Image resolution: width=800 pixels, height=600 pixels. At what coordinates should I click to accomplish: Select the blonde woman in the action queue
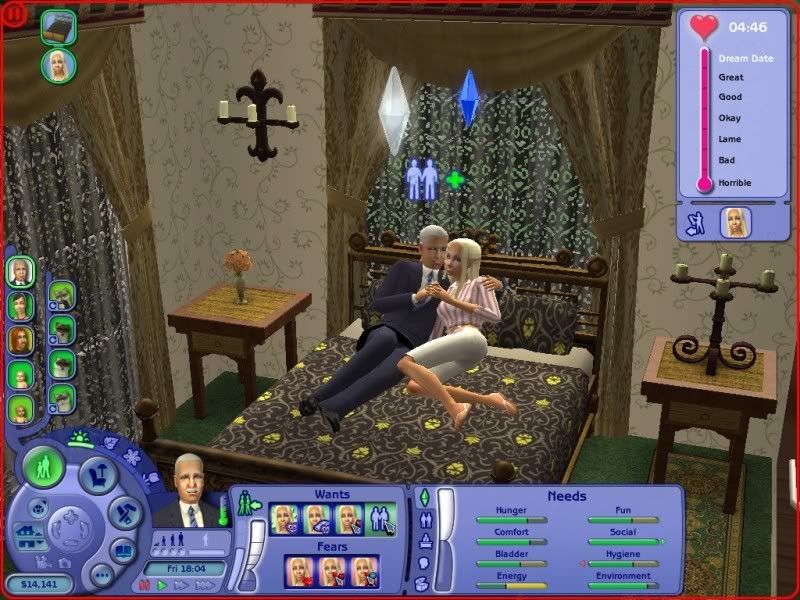(x=59, y=65)
